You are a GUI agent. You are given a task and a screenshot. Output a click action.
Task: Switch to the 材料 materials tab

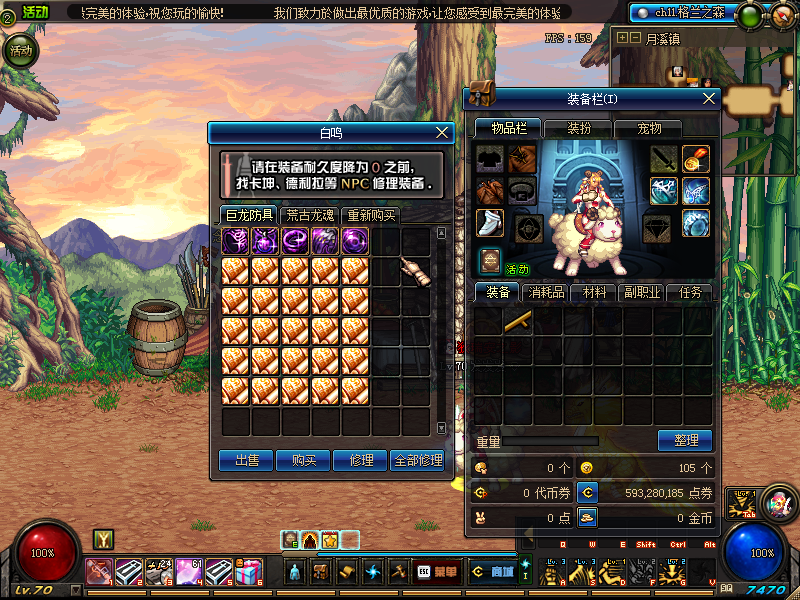pyautogui.click(x=594, y=293)
